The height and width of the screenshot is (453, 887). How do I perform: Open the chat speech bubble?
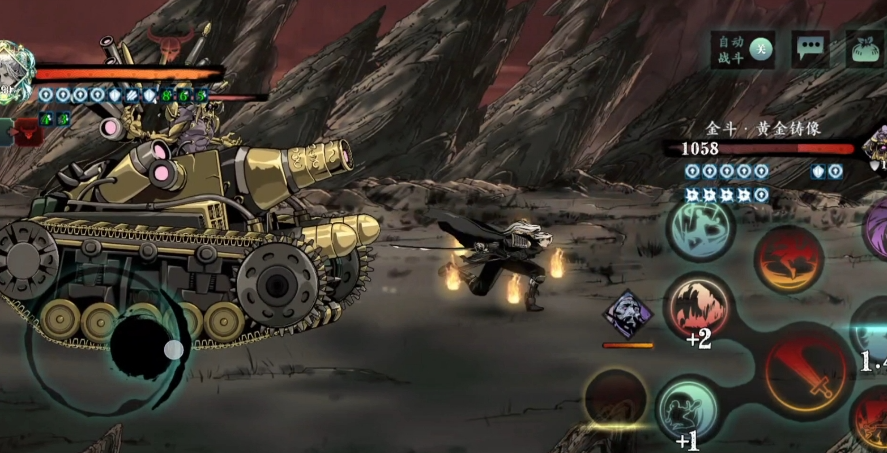(809, 48)
